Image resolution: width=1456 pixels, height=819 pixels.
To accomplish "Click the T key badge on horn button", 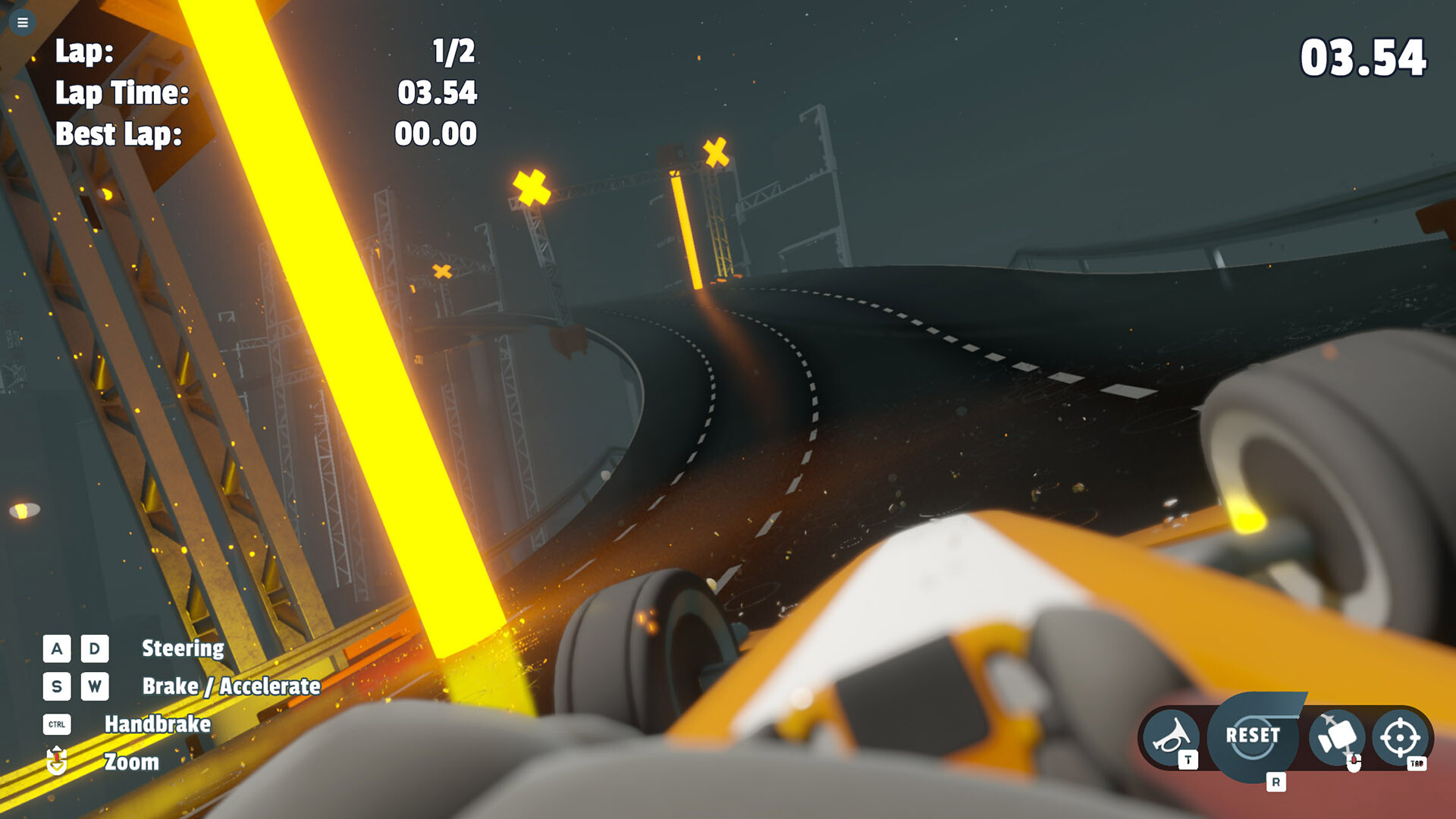I will 1187,758.
